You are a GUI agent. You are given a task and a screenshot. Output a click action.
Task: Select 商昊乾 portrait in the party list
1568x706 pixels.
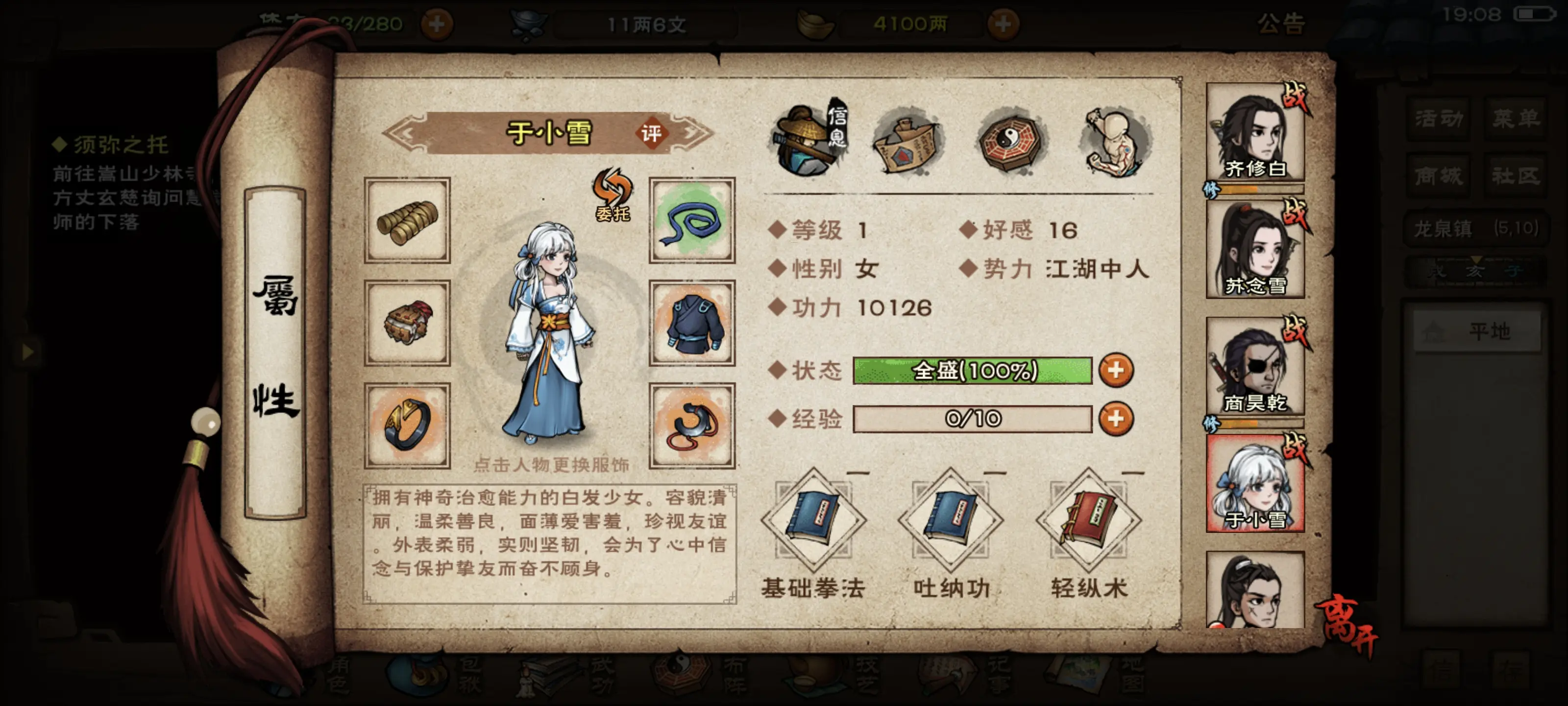pyautogui.click(x=1254, y=366)
